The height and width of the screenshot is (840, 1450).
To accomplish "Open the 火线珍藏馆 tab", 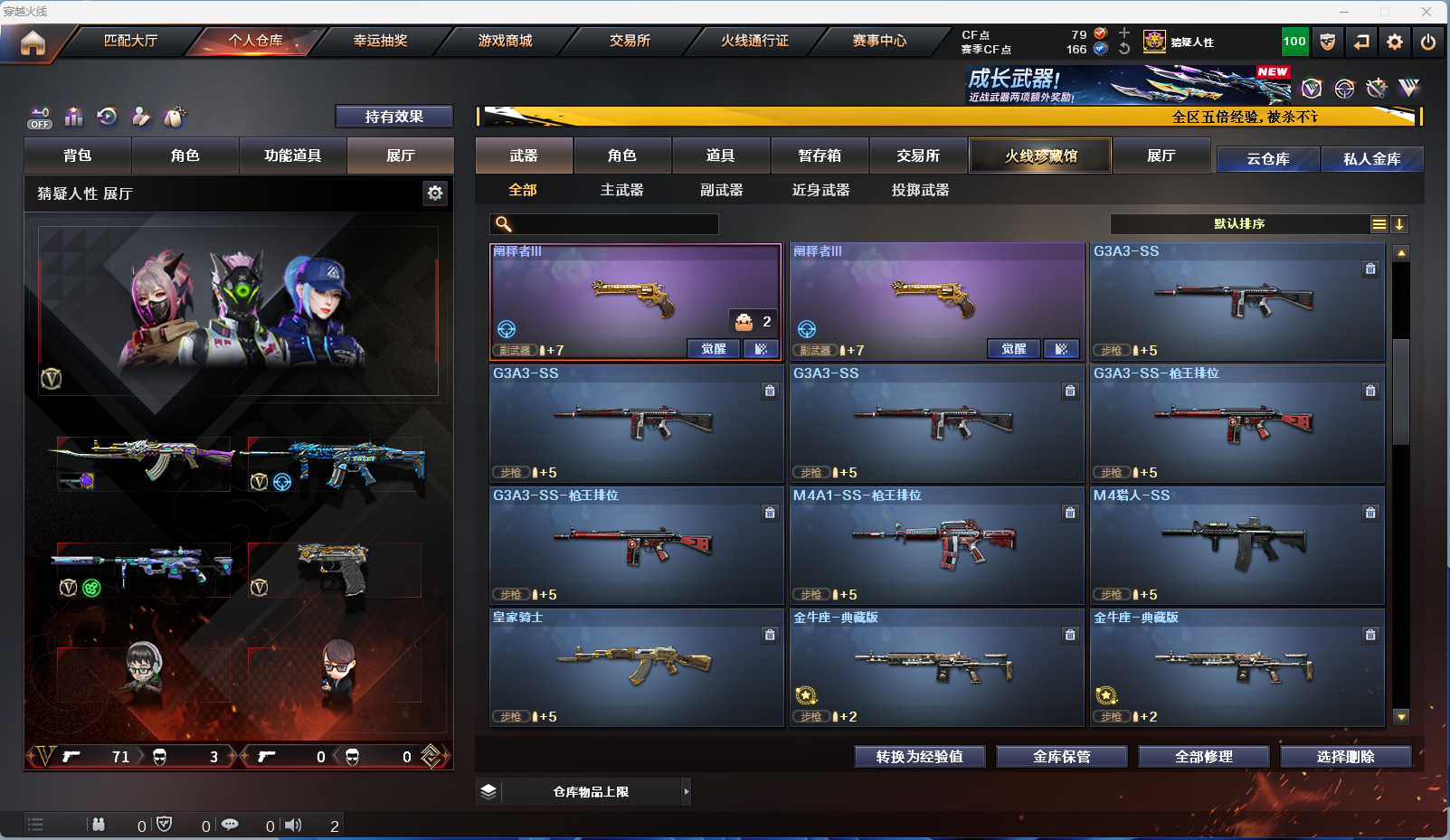I will pos(1040,156).
